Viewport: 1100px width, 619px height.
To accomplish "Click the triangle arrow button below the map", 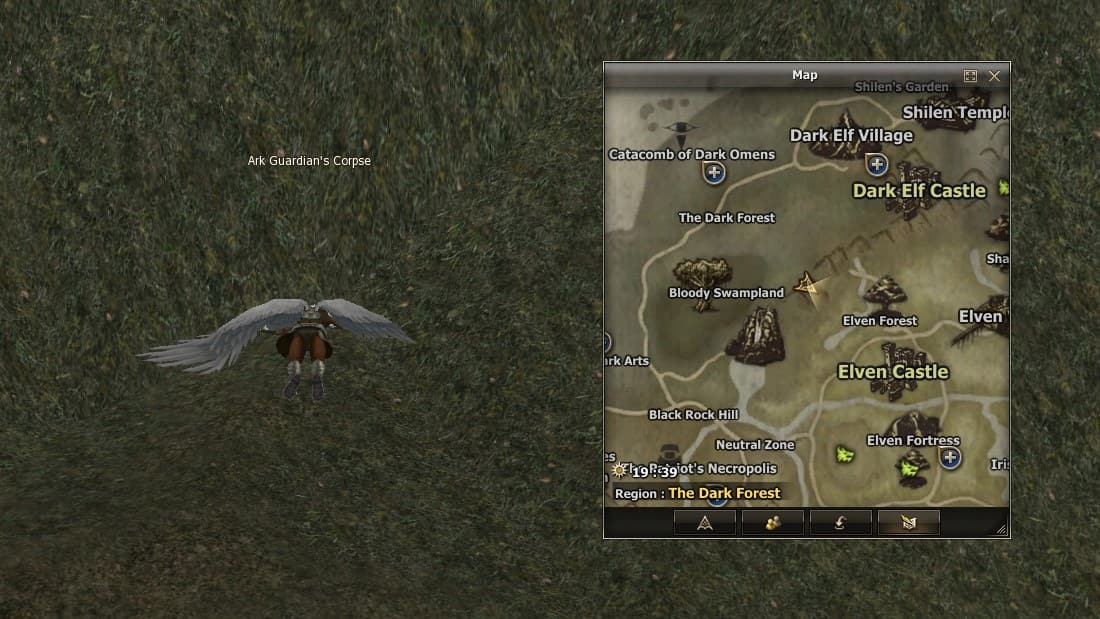I will coord(705,522).
